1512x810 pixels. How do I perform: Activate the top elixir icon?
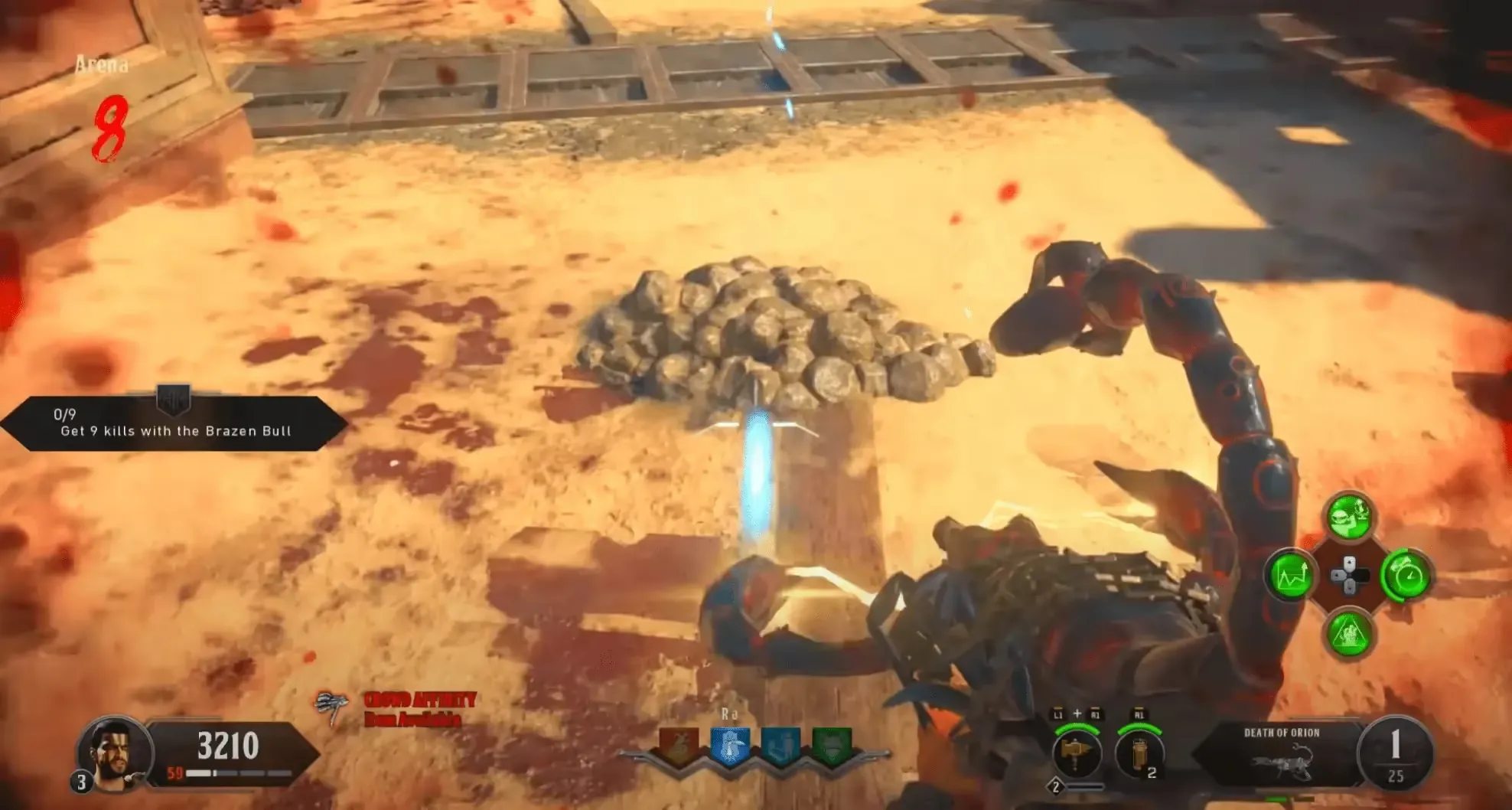(x=1349, y=518)
